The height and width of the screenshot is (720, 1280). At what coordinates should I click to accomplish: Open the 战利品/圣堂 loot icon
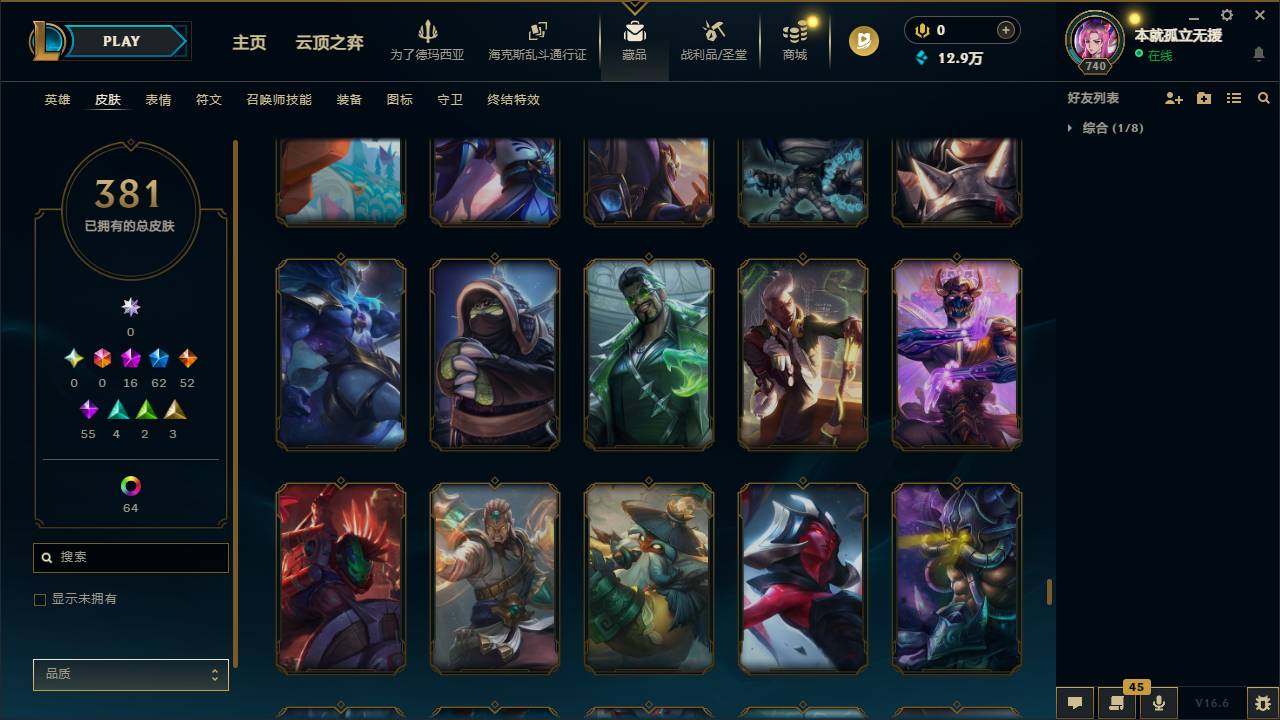[x=713, y=33]
